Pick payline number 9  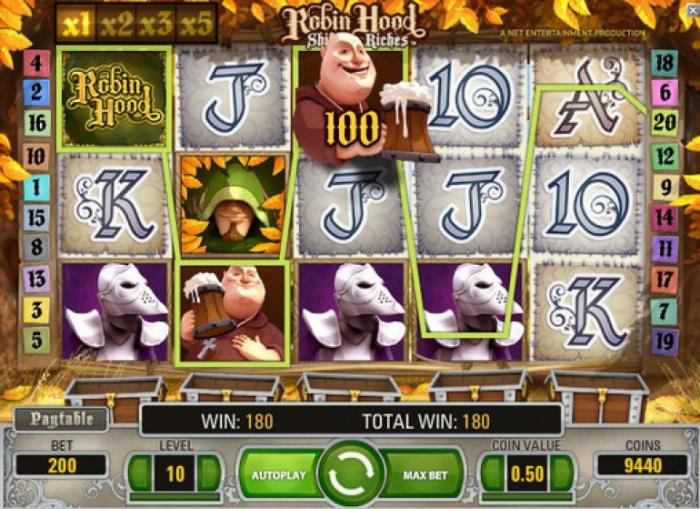pos(664,186)
